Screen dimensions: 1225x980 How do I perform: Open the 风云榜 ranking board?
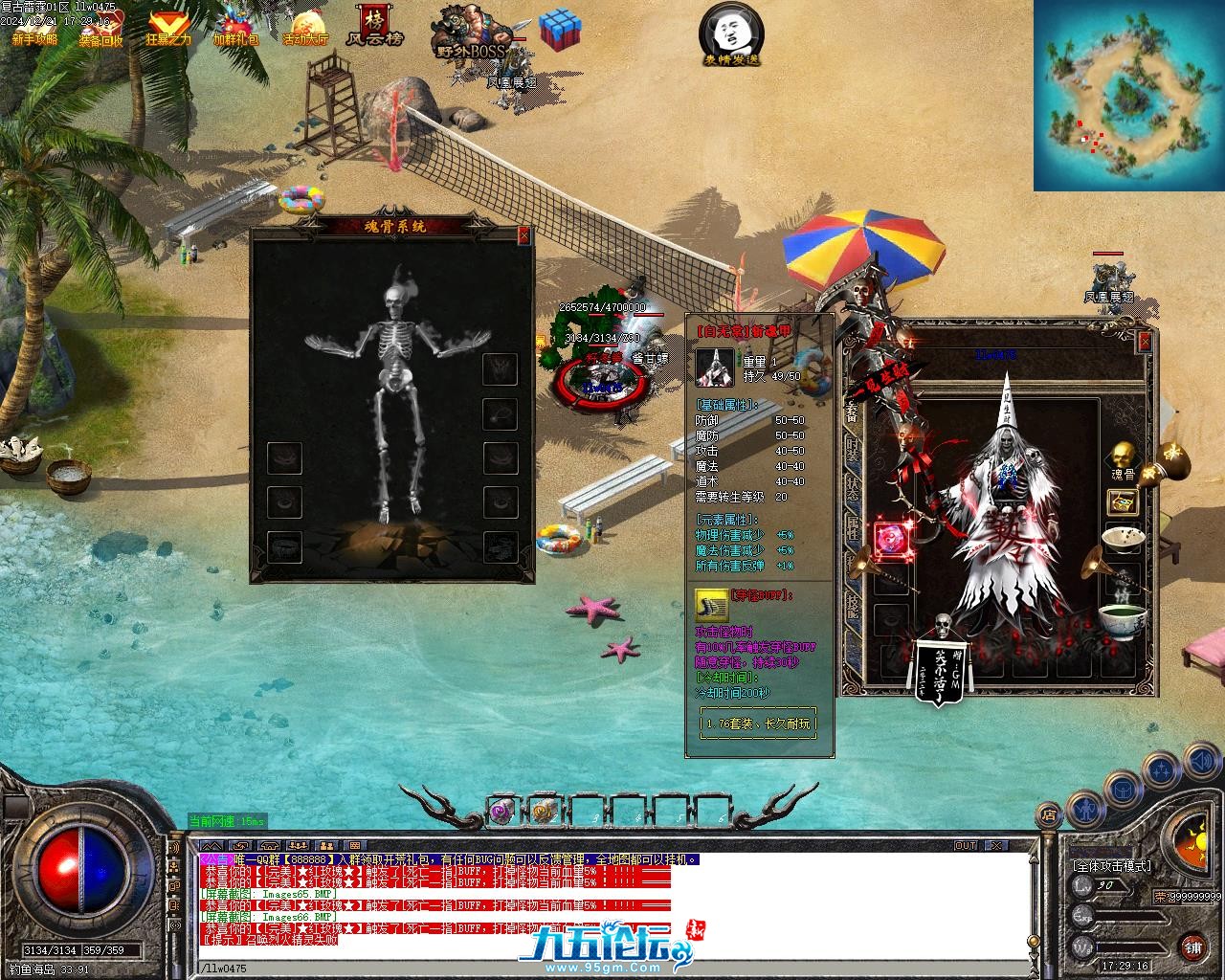point(374,27)
